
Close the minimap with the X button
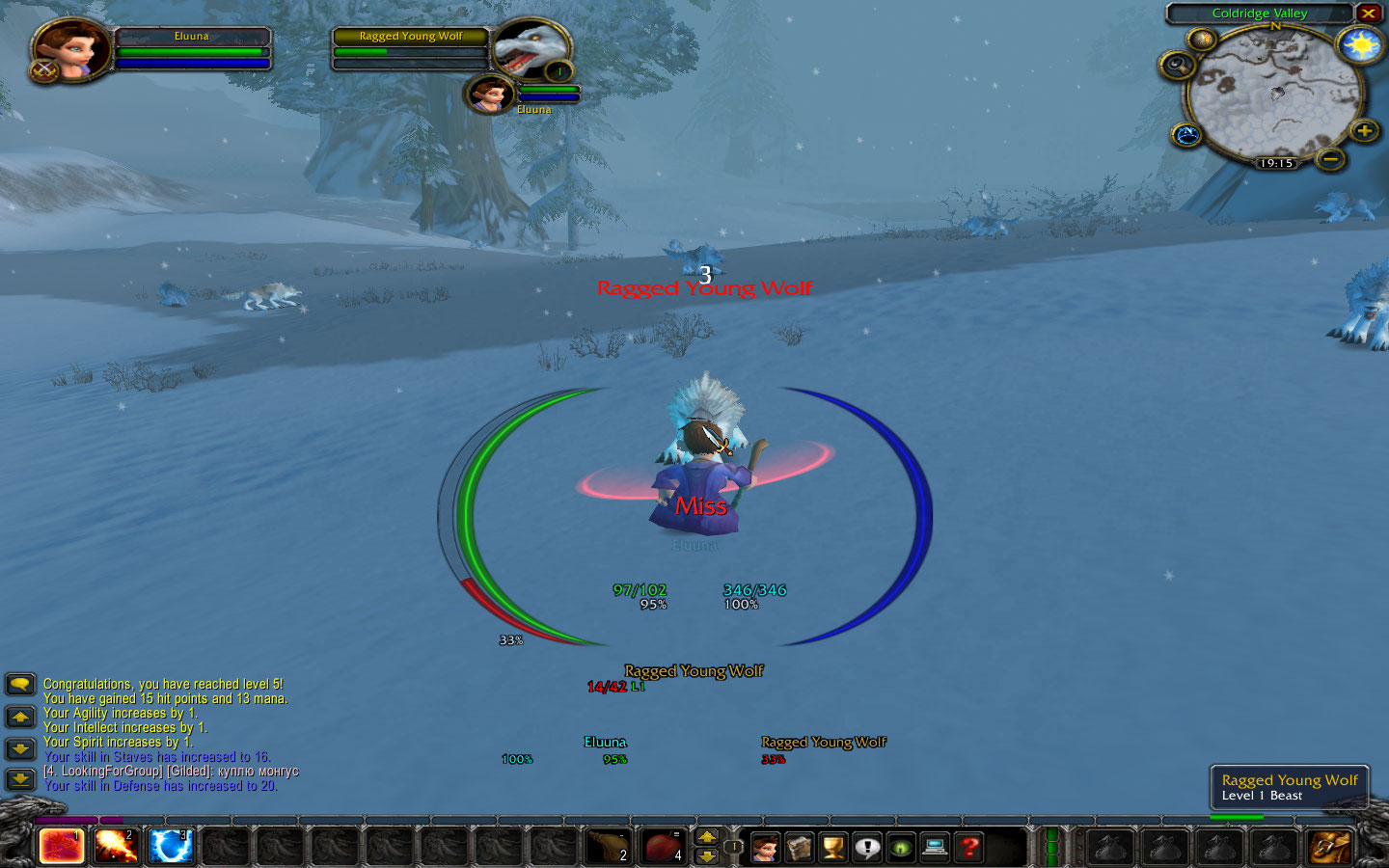[1369, 14]
